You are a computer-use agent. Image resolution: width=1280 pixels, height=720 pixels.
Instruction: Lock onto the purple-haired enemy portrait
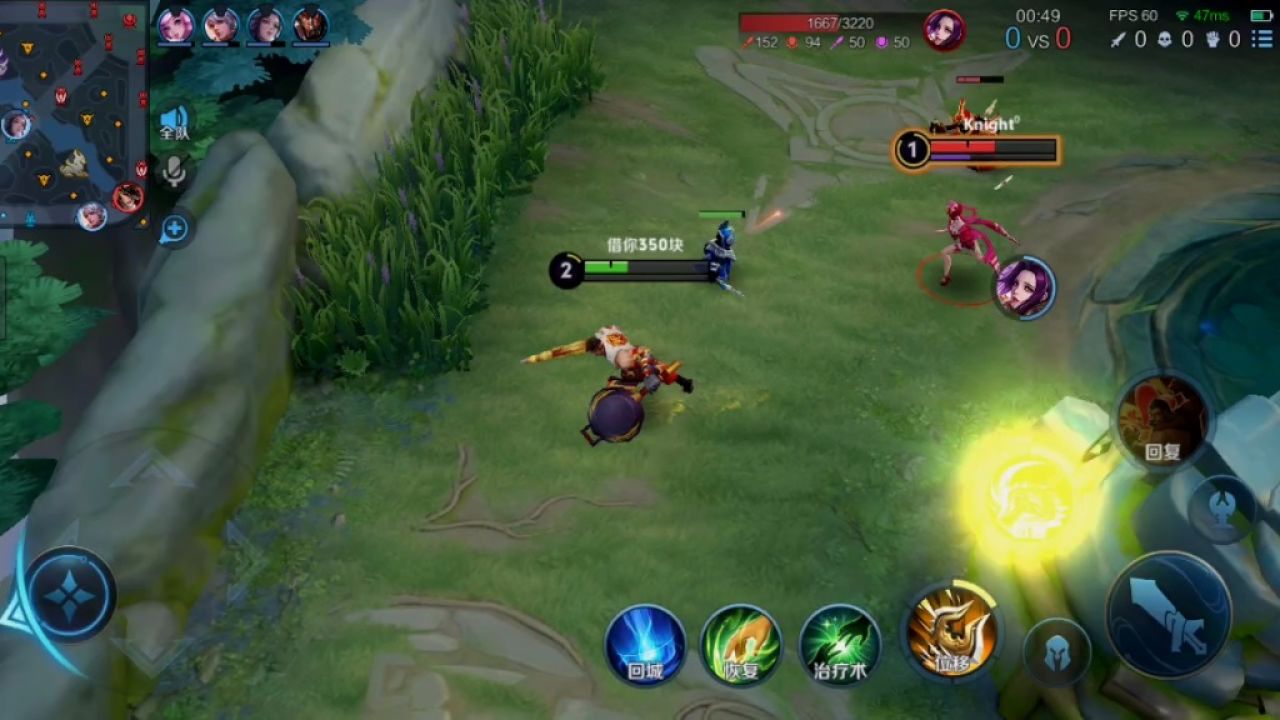[x=1024, y=287]
